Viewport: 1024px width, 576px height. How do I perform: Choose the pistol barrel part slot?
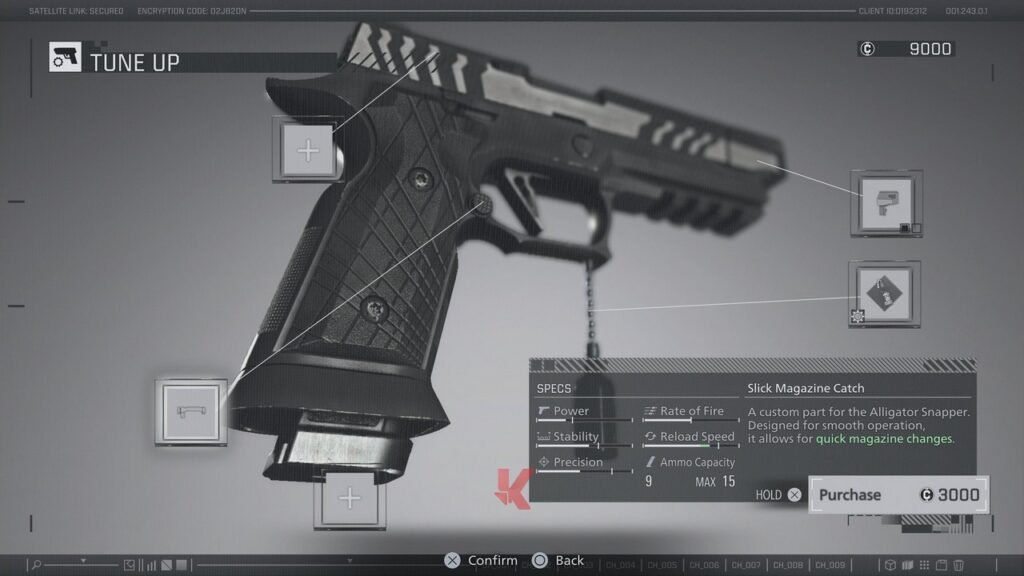click(x=886, y=204)
